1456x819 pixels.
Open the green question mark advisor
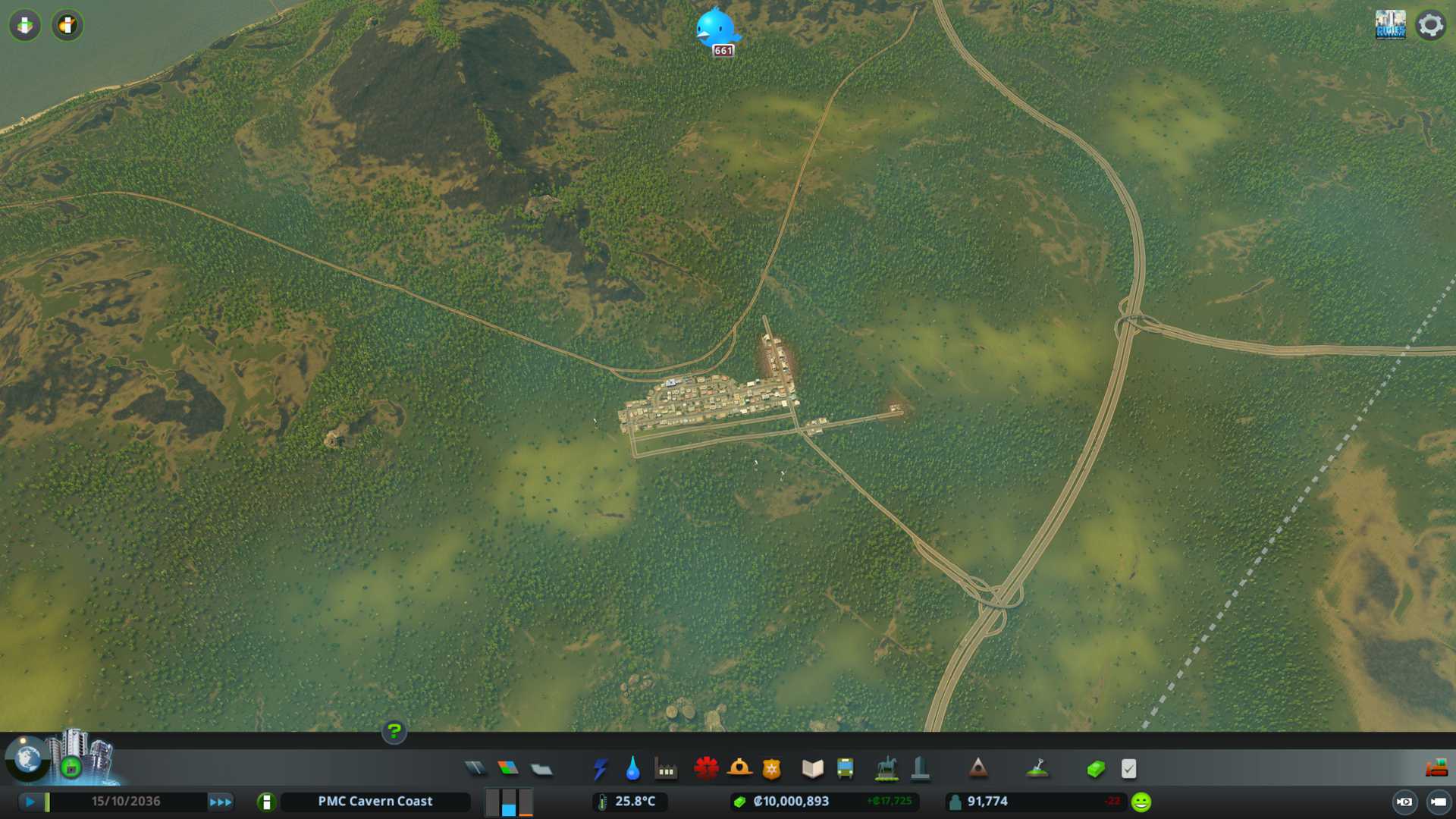394,732
